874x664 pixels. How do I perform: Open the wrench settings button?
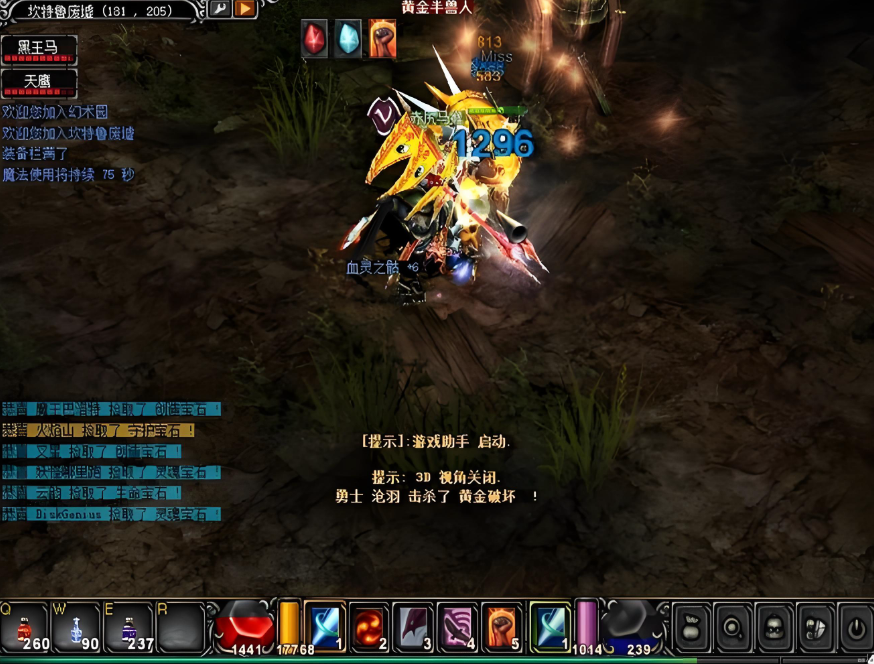coord(220,9)
